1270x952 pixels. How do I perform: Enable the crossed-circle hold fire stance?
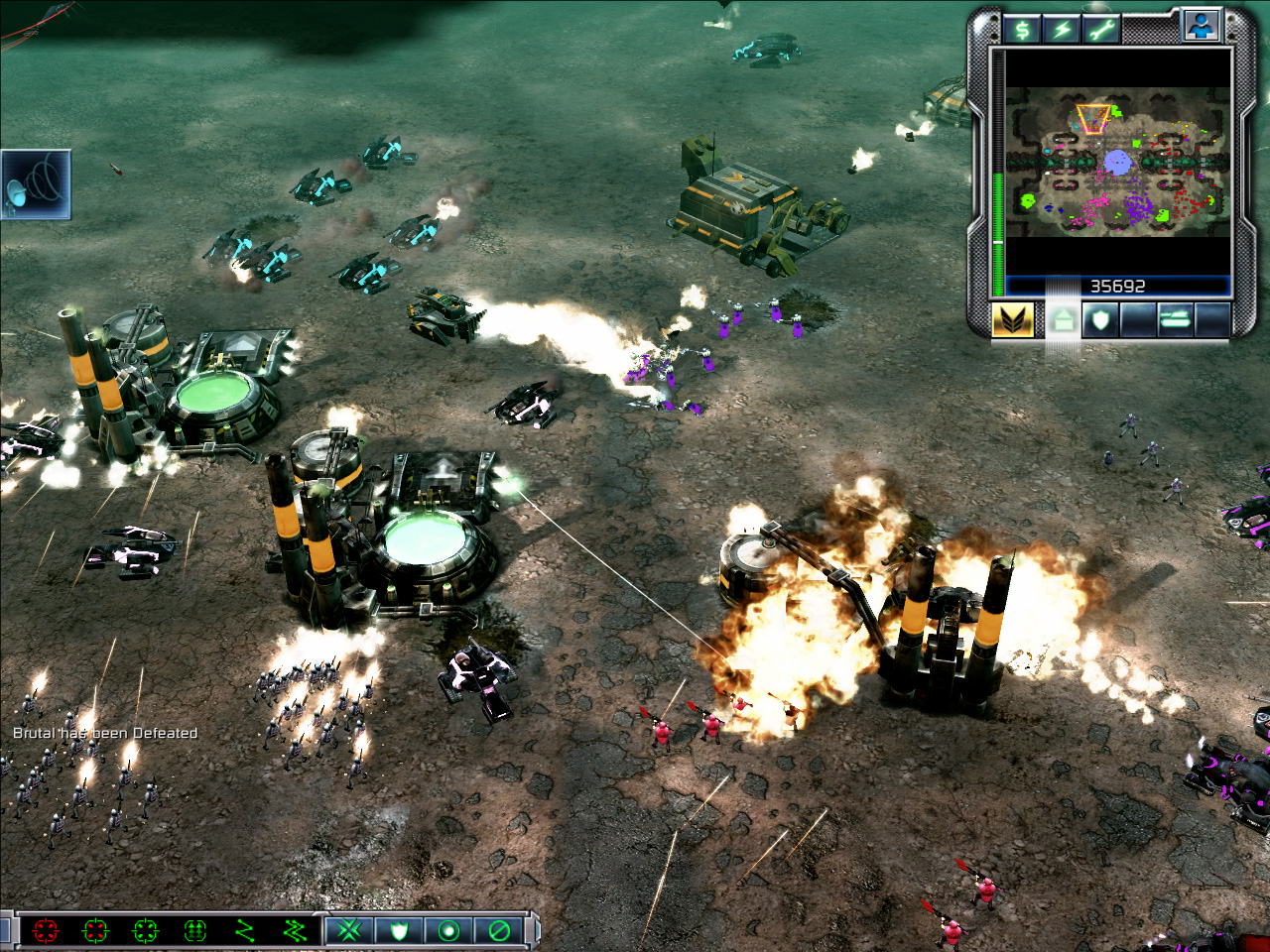(x=498, y=930)
